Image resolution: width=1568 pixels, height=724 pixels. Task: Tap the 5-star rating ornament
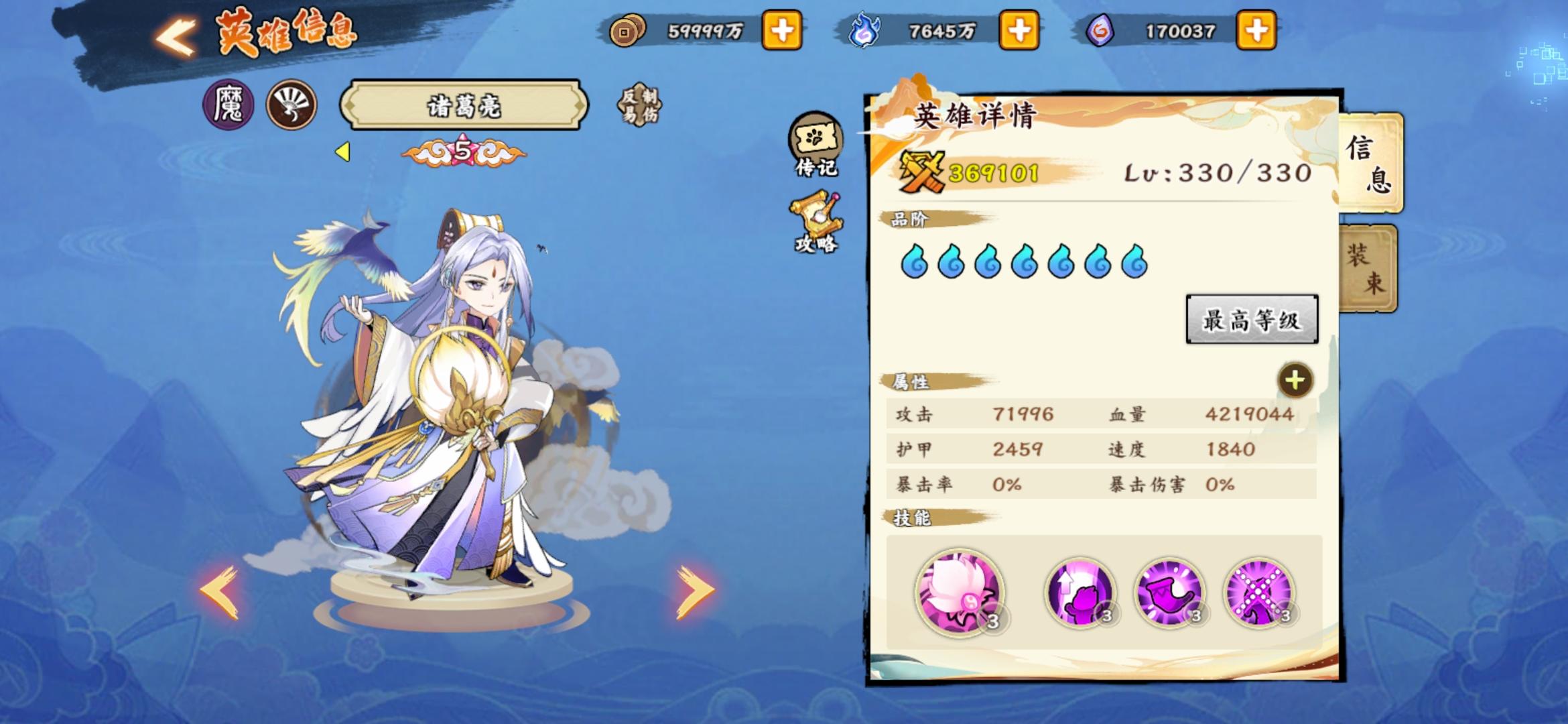pos(462,153)
